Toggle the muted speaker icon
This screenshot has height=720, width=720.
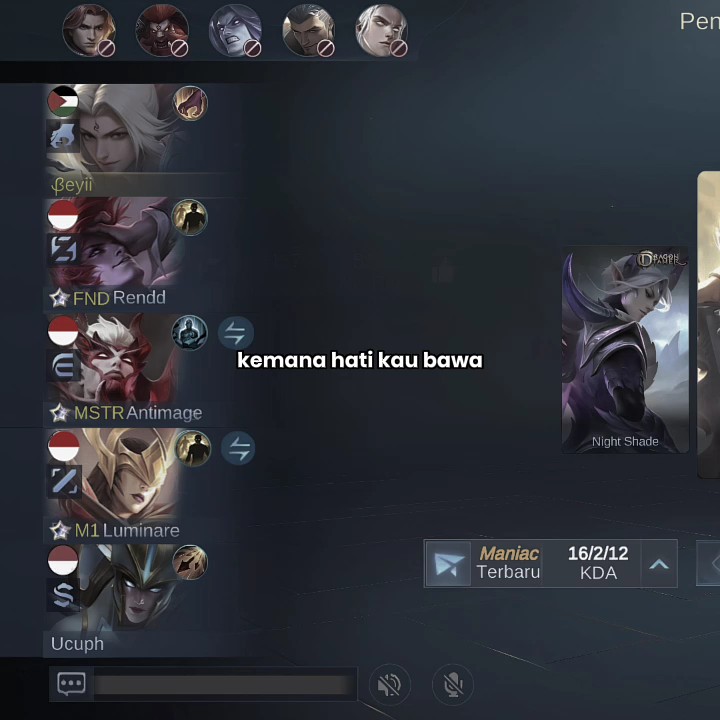(x=390, y=685)
